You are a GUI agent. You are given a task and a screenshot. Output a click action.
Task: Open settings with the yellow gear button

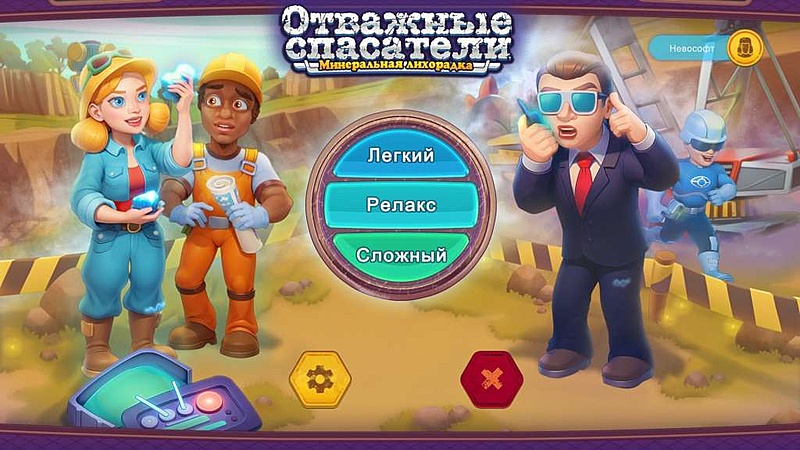click(x=320, y=379)
